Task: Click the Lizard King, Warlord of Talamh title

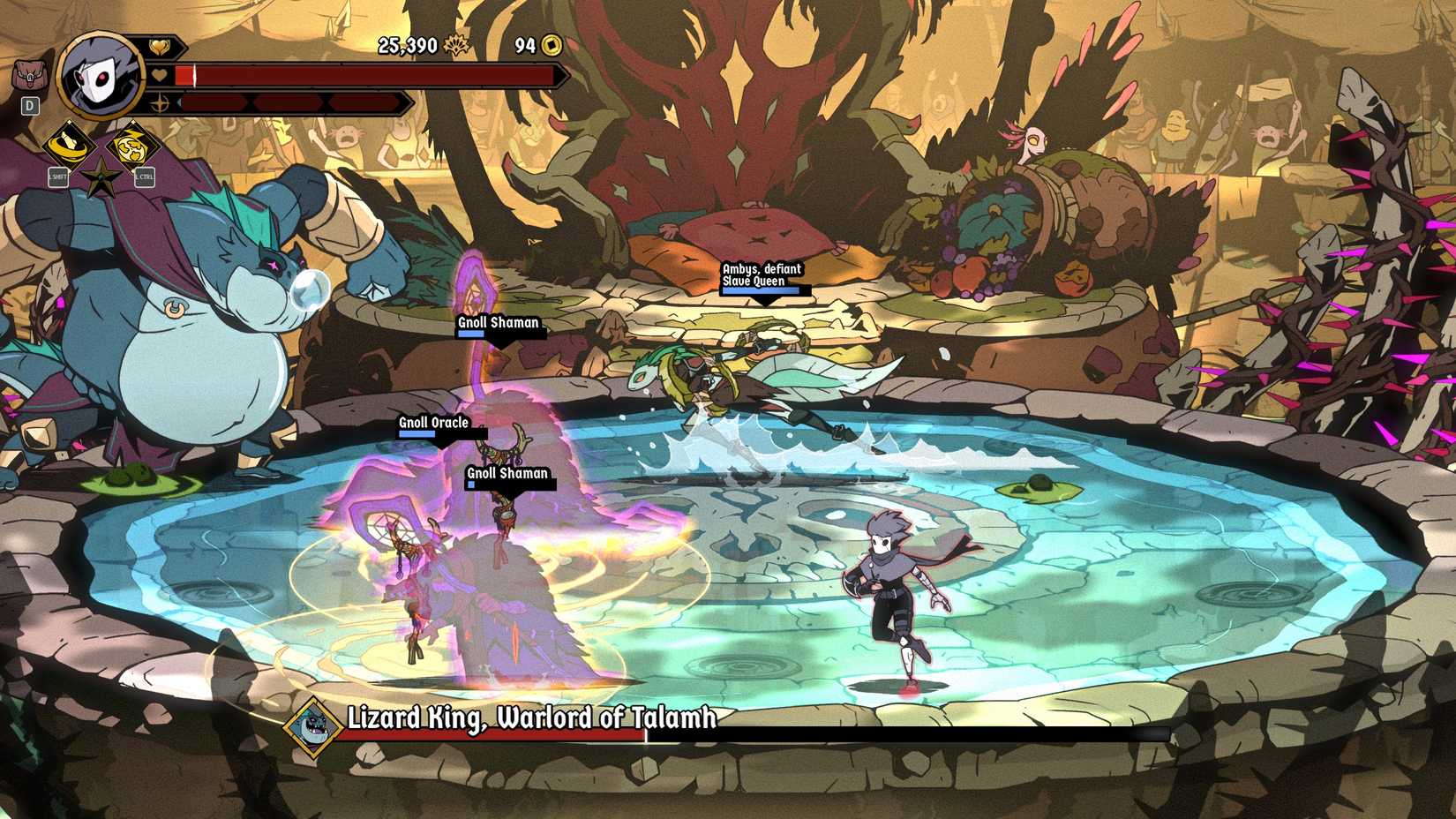Action: [532, 719]
